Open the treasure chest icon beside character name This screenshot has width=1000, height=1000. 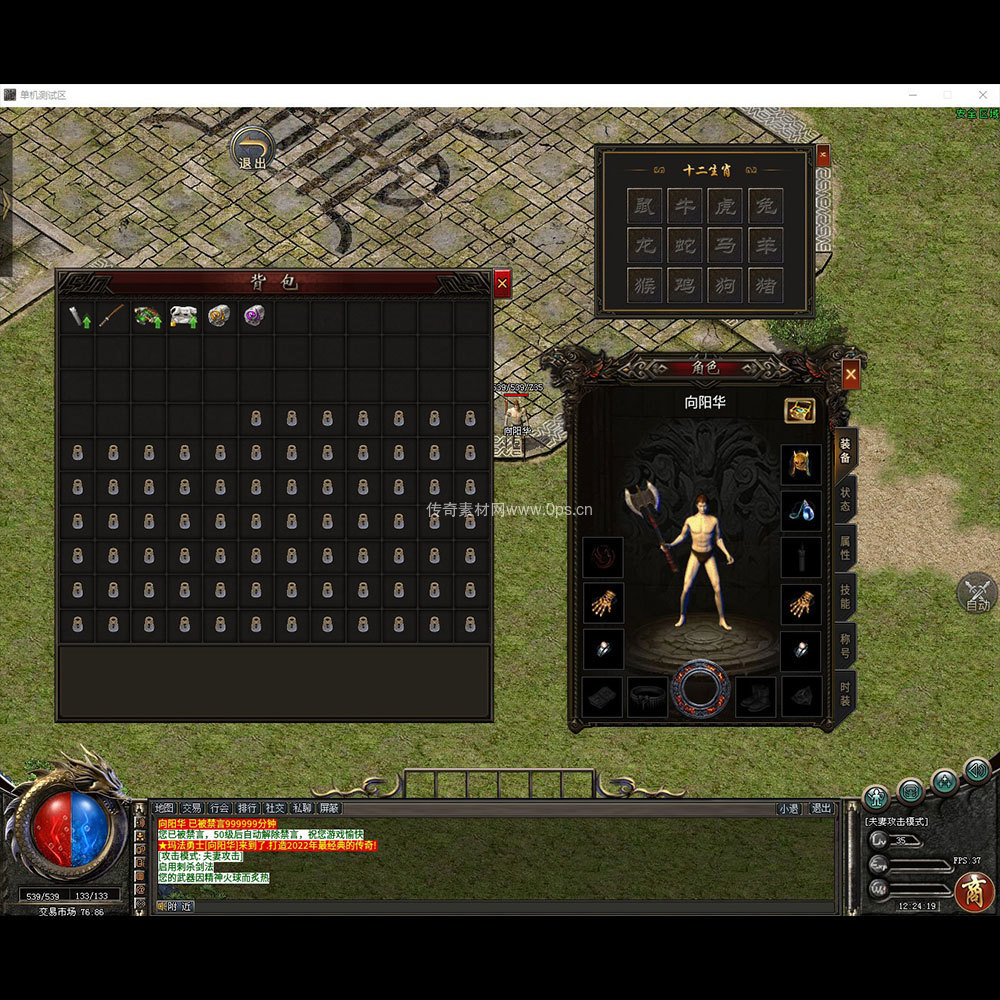799,410
